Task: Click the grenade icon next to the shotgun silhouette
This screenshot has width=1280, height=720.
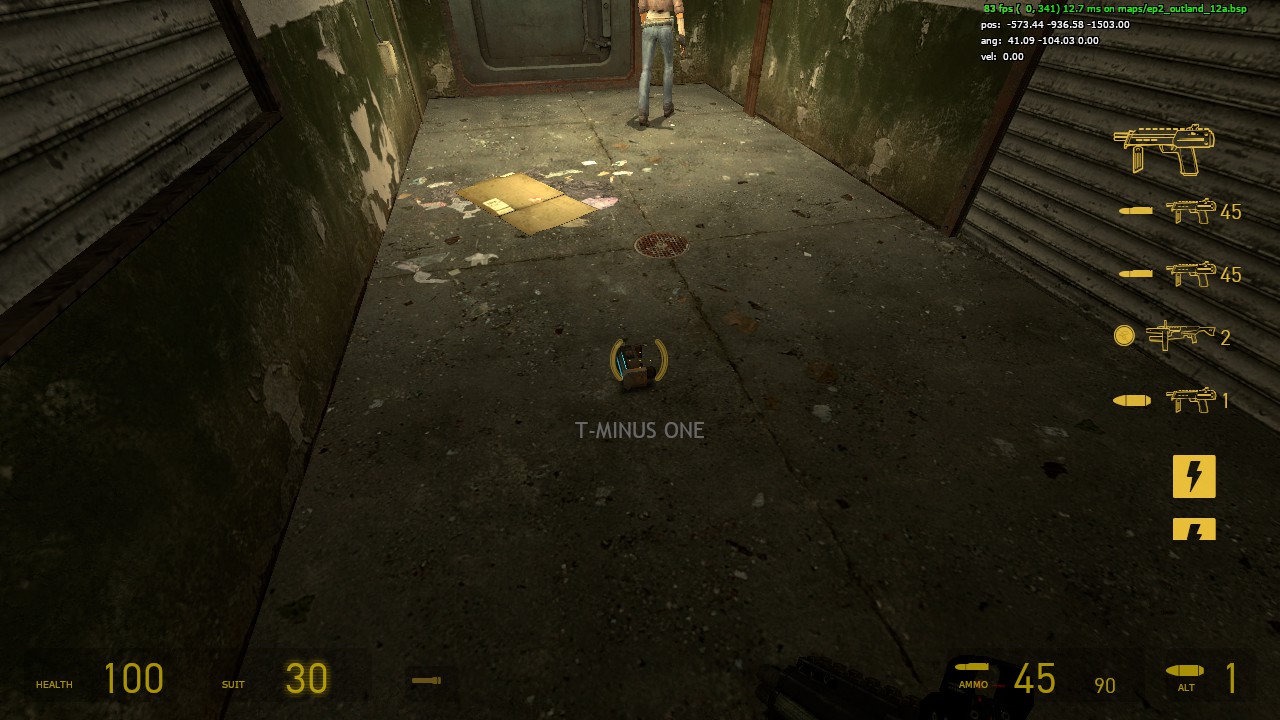Action: point(1124,337)
